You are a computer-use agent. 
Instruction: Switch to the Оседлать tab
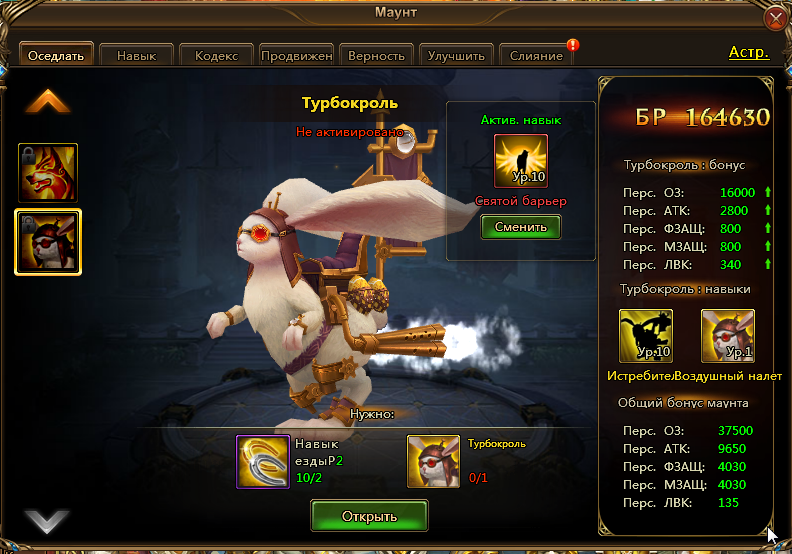click(x=56, y=56)
